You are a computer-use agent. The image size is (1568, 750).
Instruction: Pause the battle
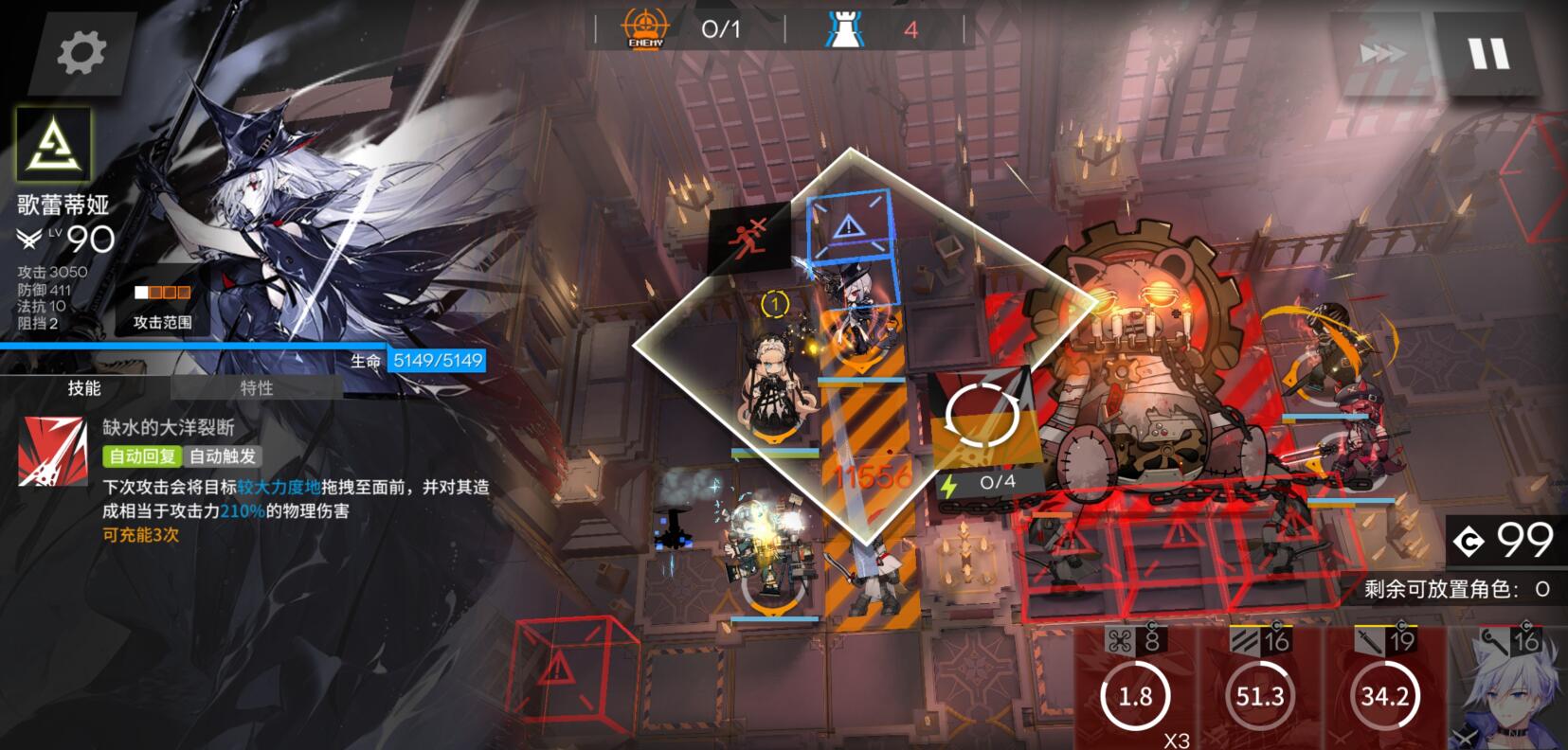coord(1488,54)
